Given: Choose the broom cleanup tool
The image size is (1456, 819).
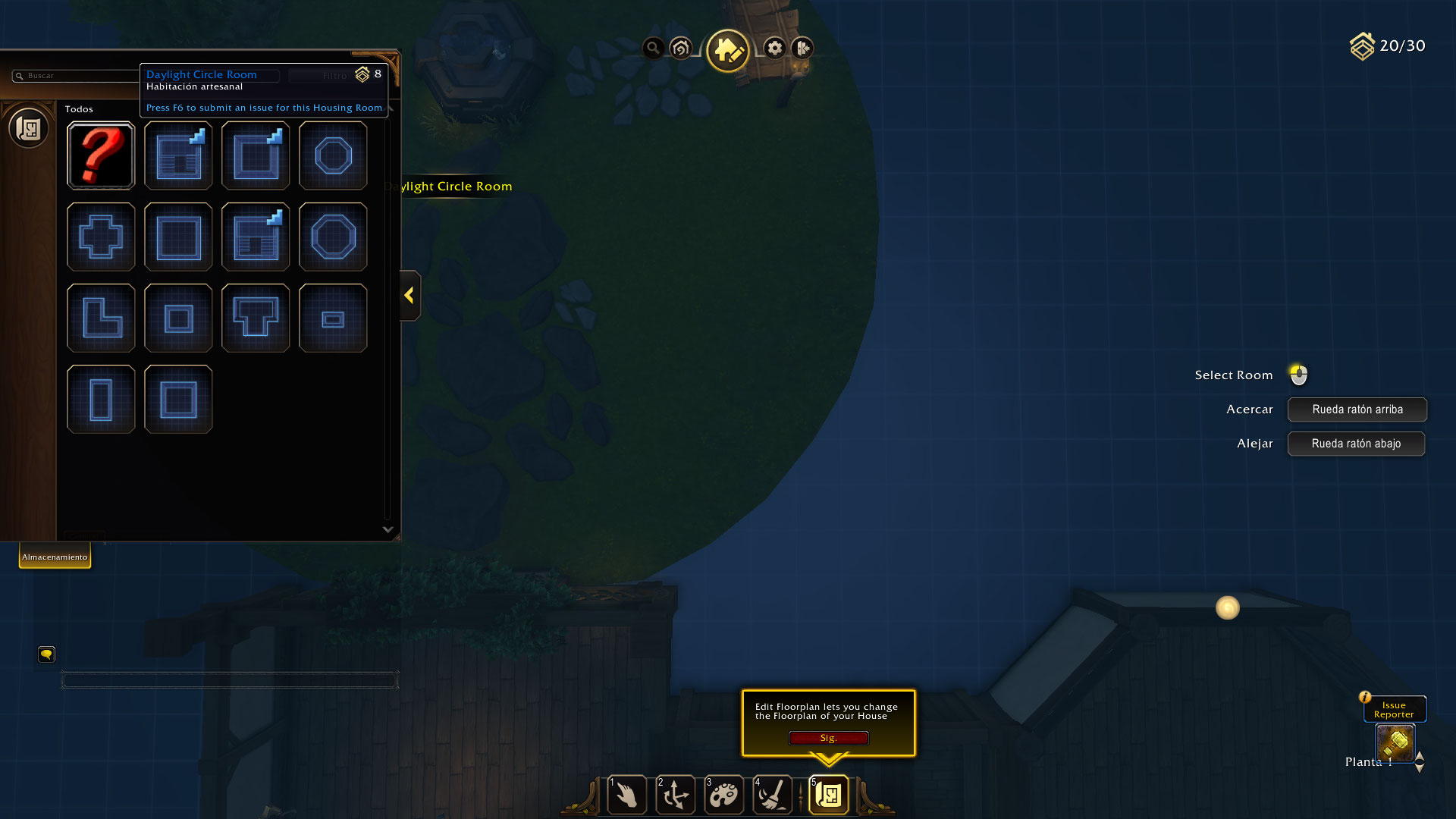Looking at the screenshot, I should (x=773, y=795).
